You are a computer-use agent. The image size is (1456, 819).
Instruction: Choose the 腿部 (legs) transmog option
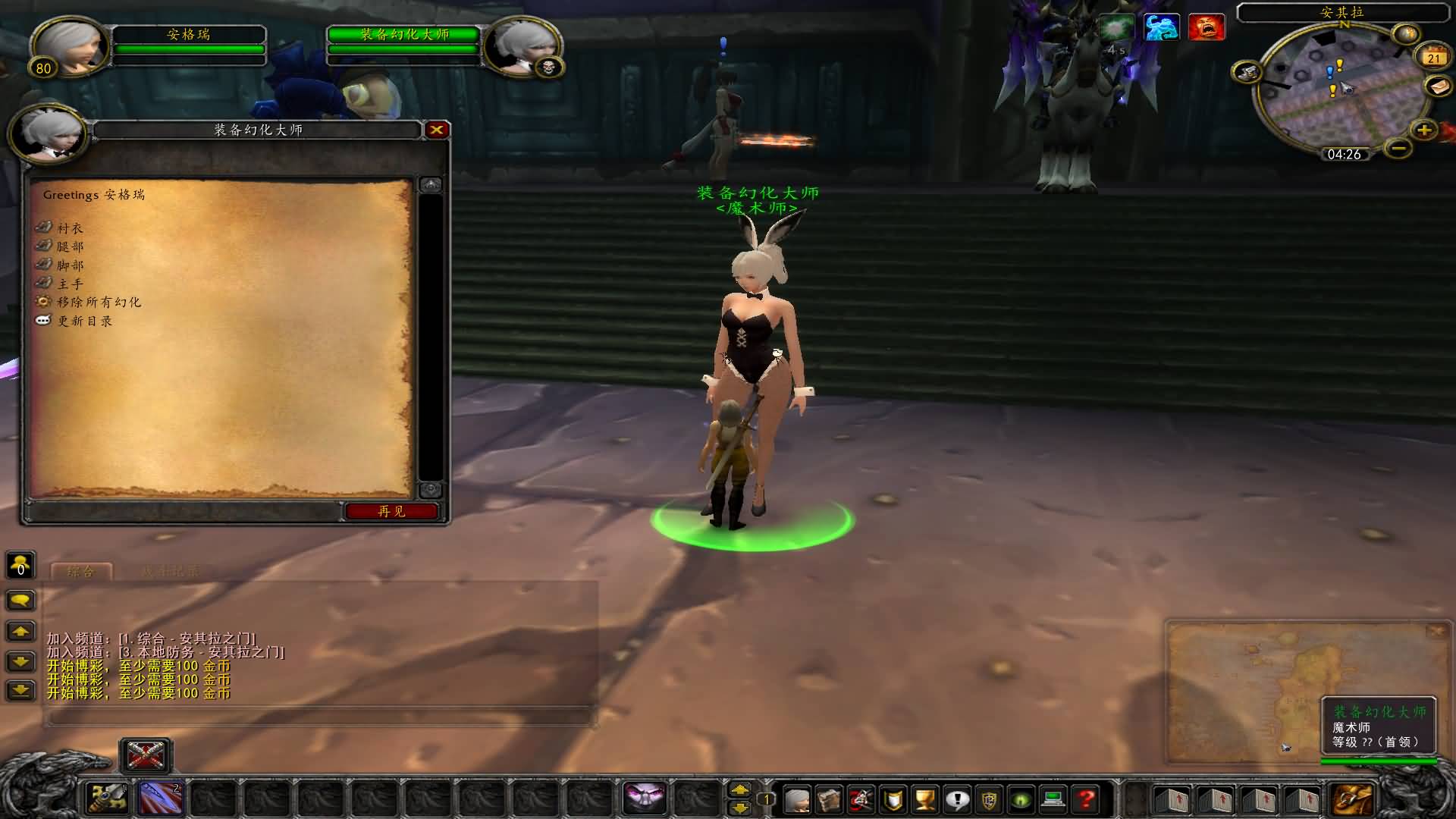(70, 246)
